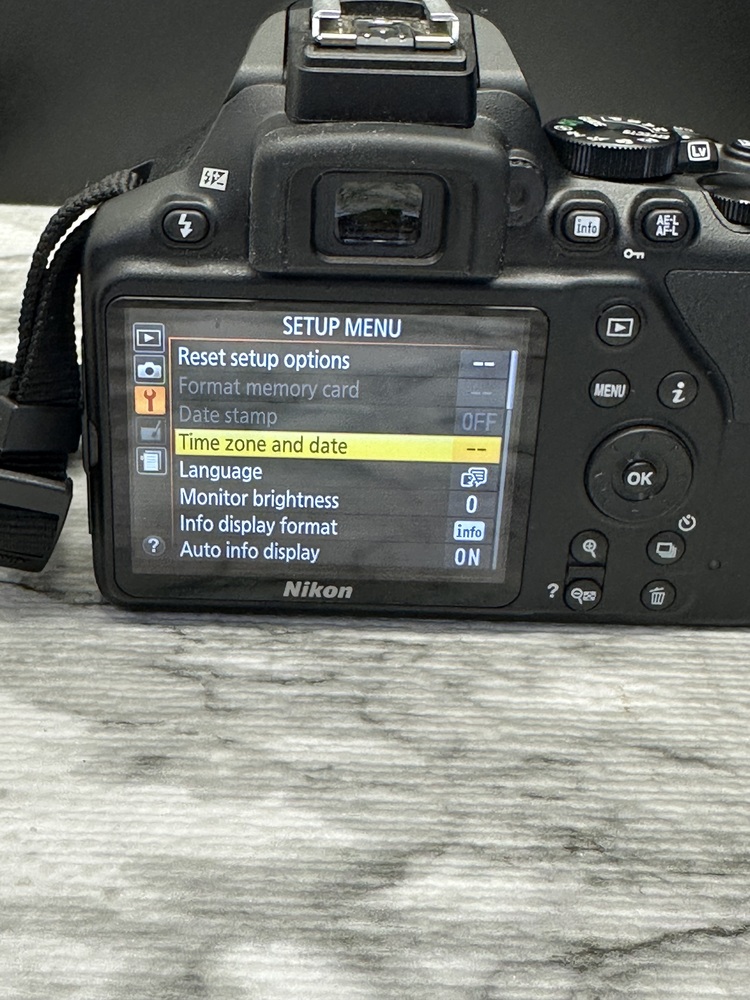Click the question mark help icon
The height and width of the screenshot is (1000, 750).
pyautogui.click(x=153, y=545)
